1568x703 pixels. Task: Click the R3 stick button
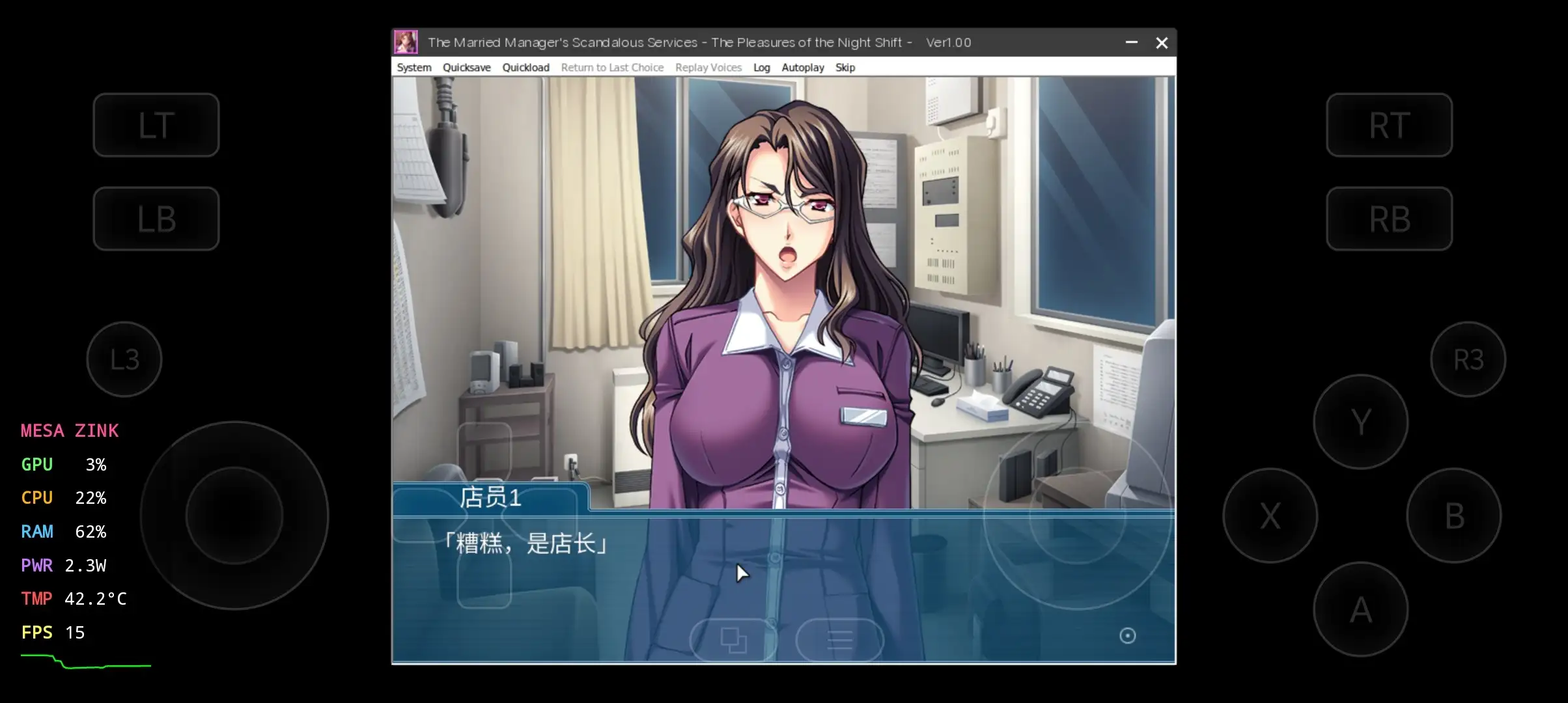1468,359
